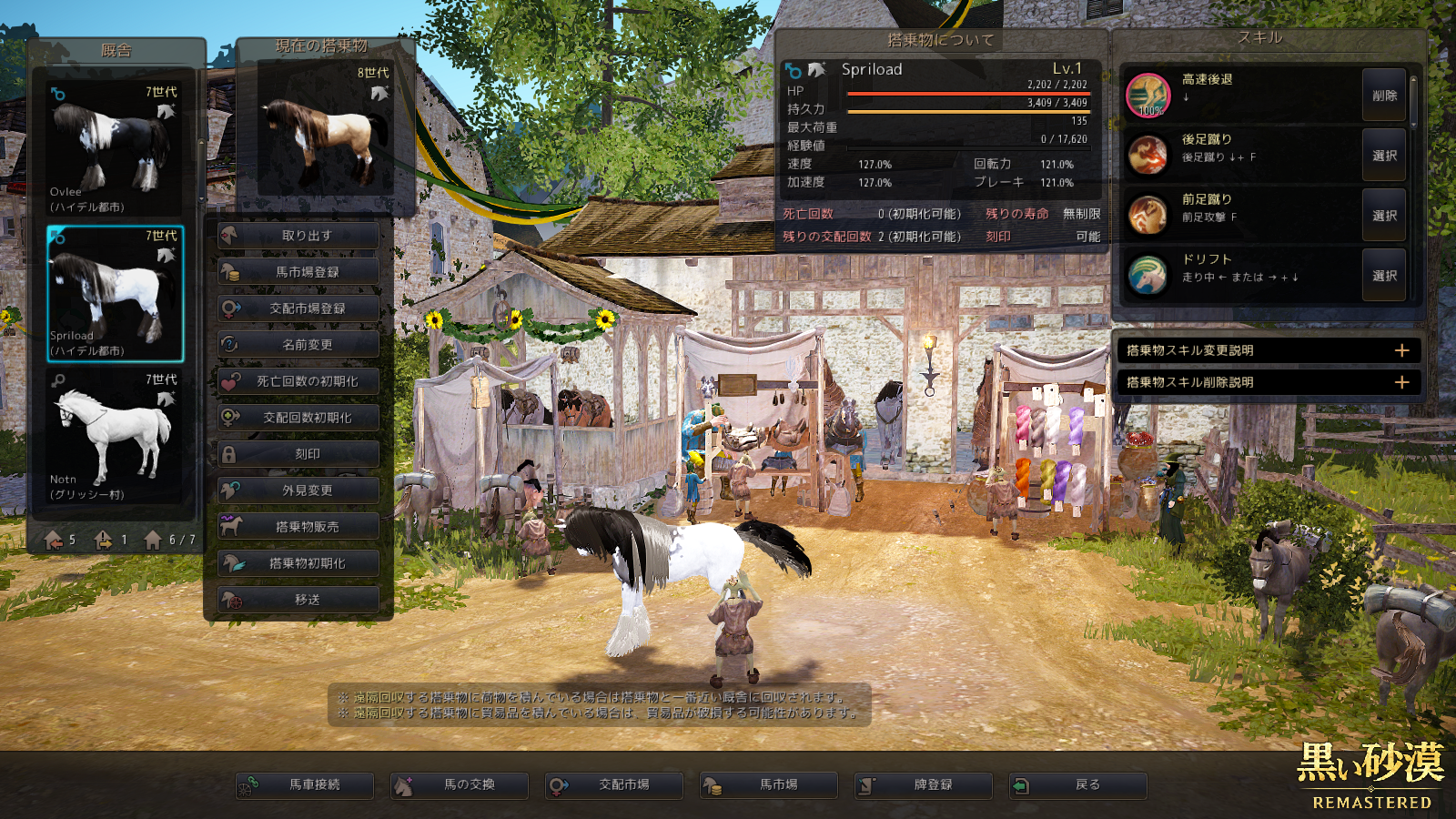Viewport: 1456px width, 819px height.
Task: Click the 戻る back button
Action: pos(1078,784)
